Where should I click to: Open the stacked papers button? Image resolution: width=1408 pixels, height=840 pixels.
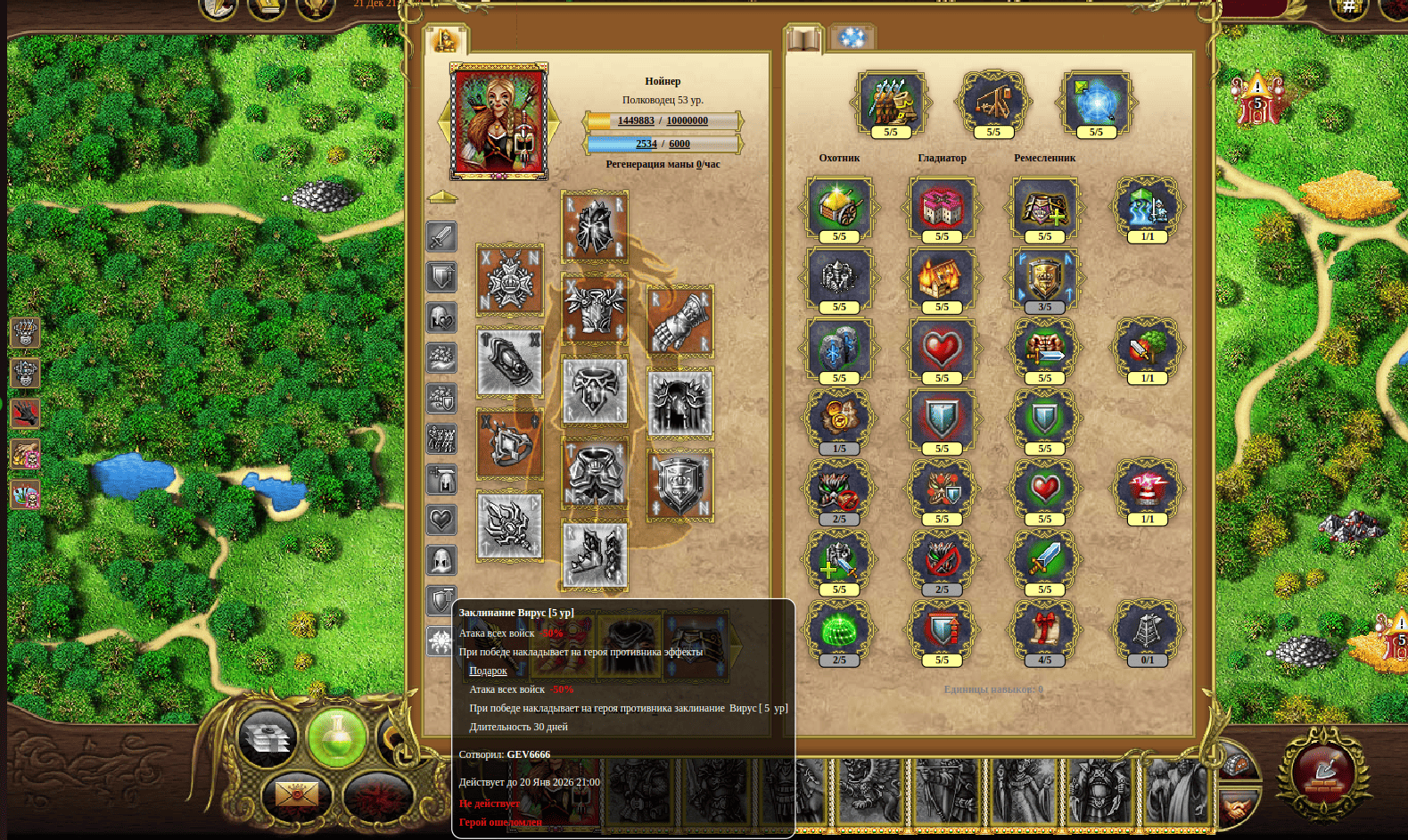click(x=268, y=738)
